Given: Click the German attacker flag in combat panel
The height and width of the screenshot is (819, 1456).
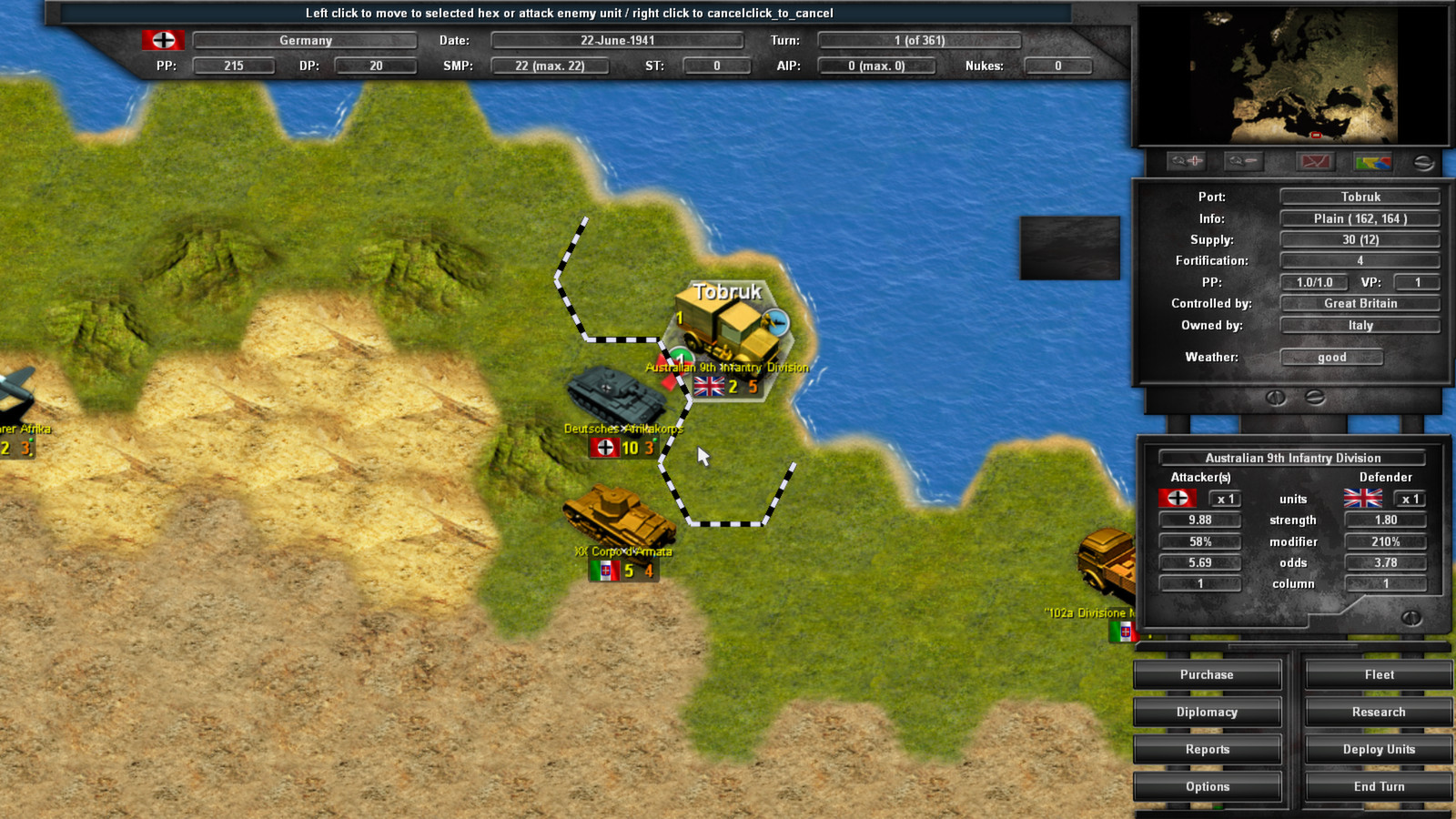Looking at the screenshot, I should pos(1178,498).
